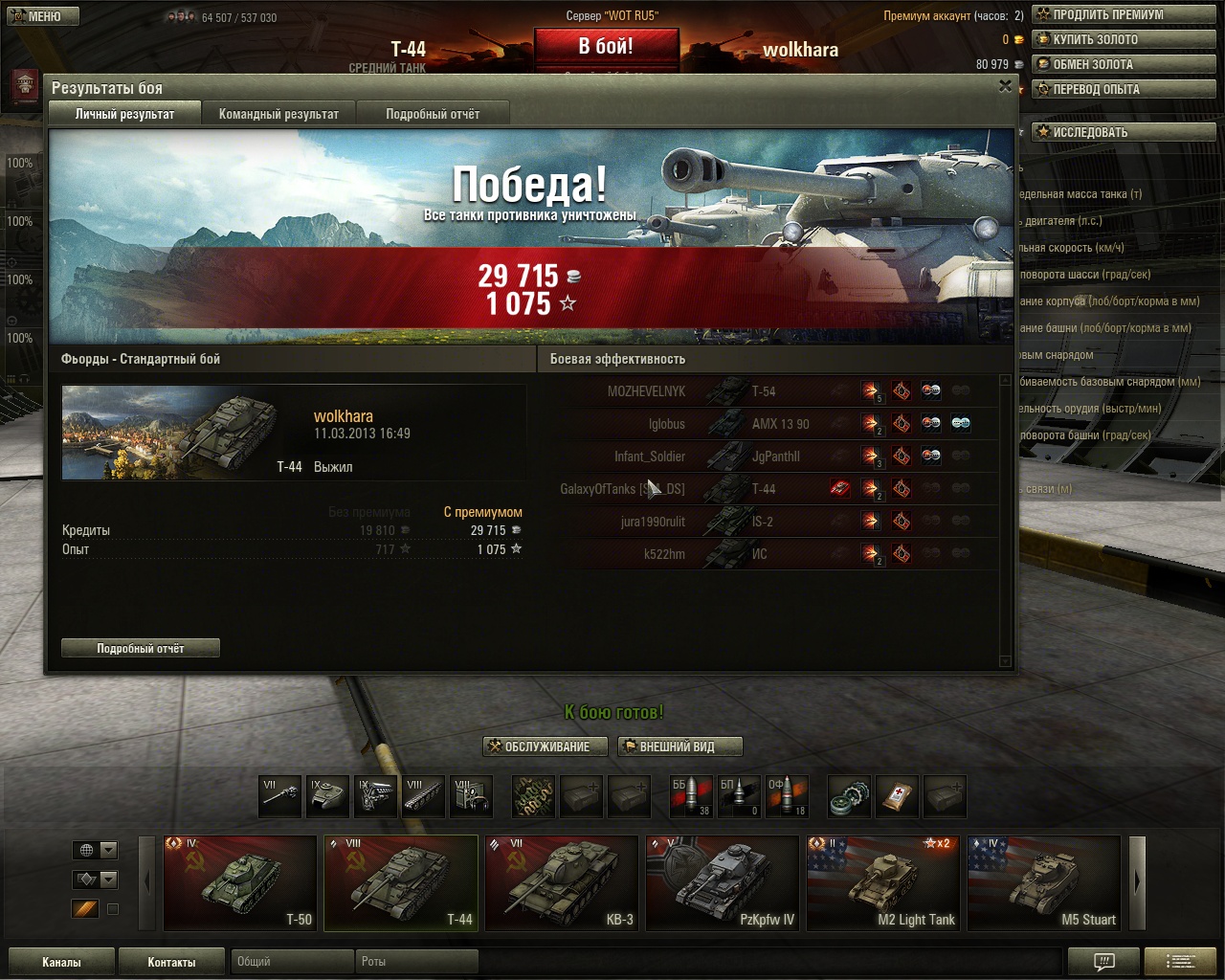Close the battle results window
This screenshot has width=1225, height=980.
pos(1005,86)
